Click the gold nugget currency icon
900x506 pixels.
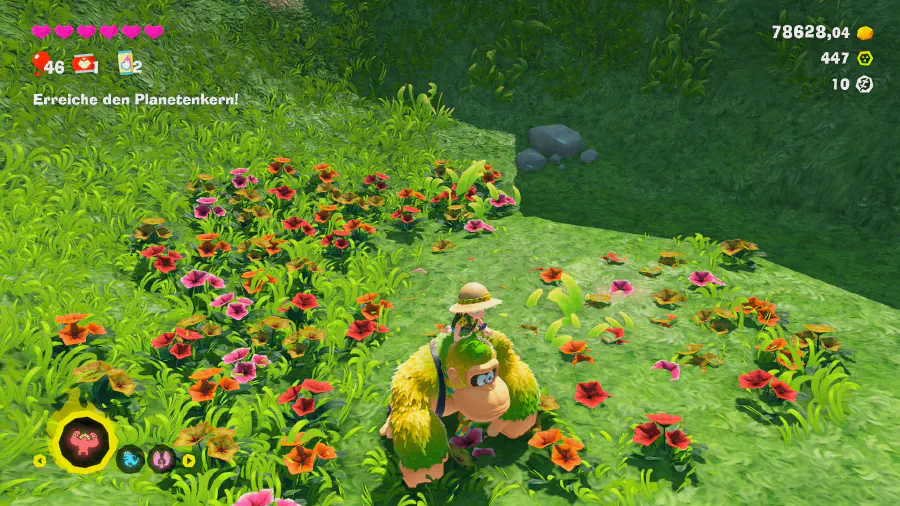[x=864, y=33]
